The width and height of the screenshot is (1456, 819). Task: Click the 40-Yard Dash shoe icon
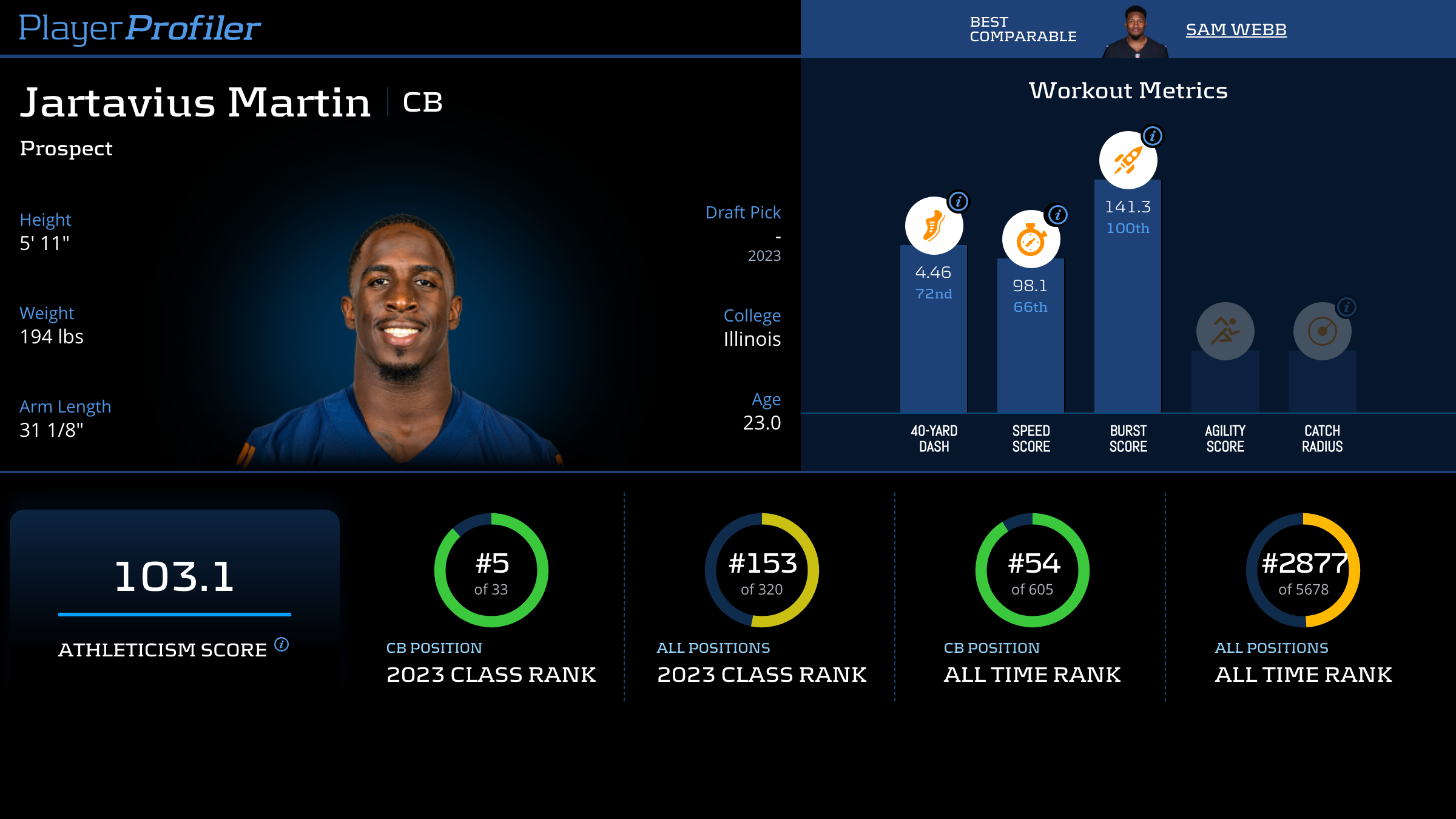pyautogui.click(x=934, y=226)
